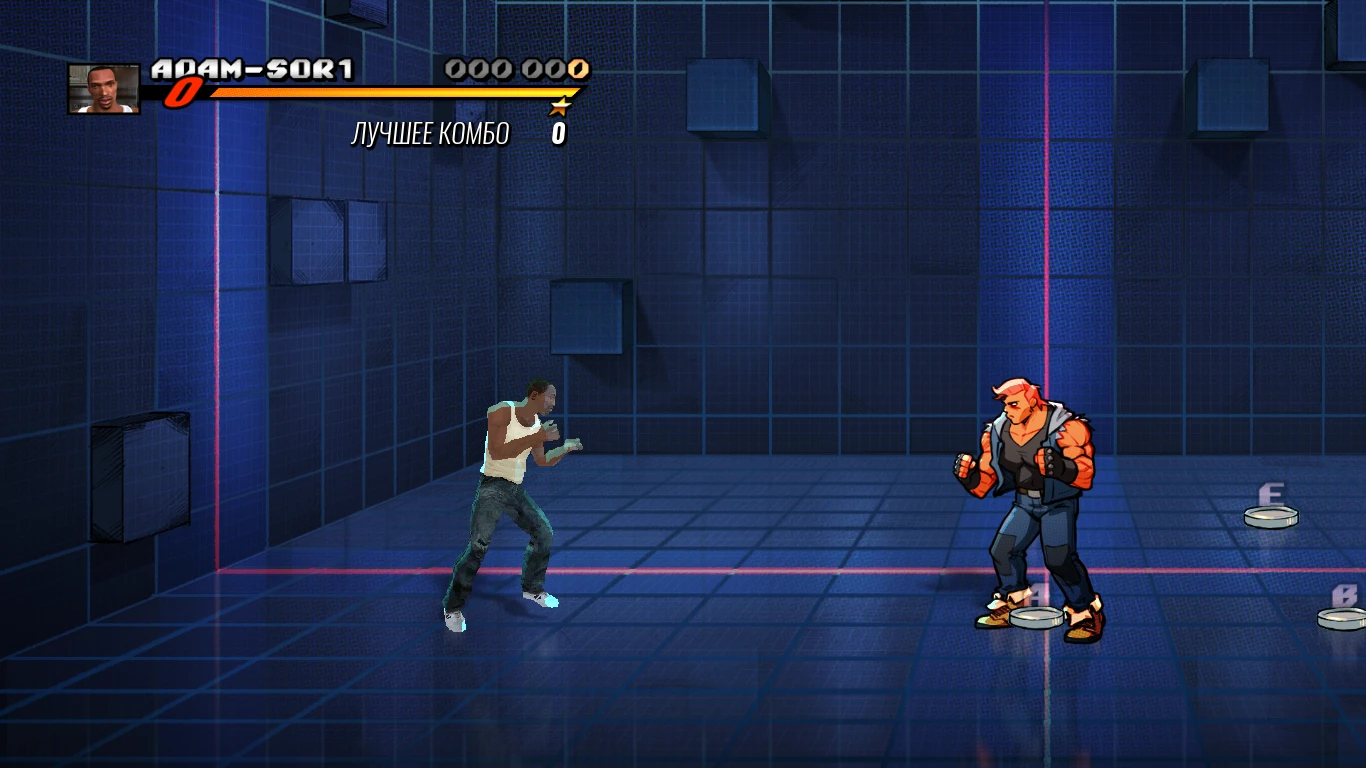Click the cube near the ceiling center
This screenshot has width=1366, height=768.
(724, 97)
